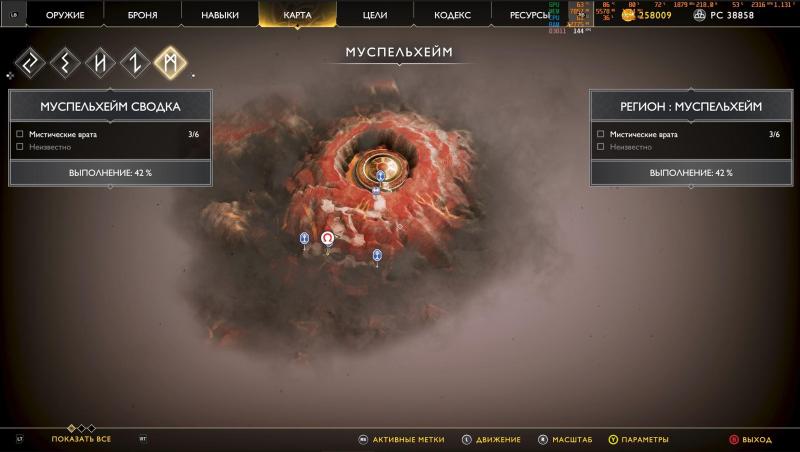Click the active Карта tab
Viewport: 800px width, 452px height.
coord(297,15)
